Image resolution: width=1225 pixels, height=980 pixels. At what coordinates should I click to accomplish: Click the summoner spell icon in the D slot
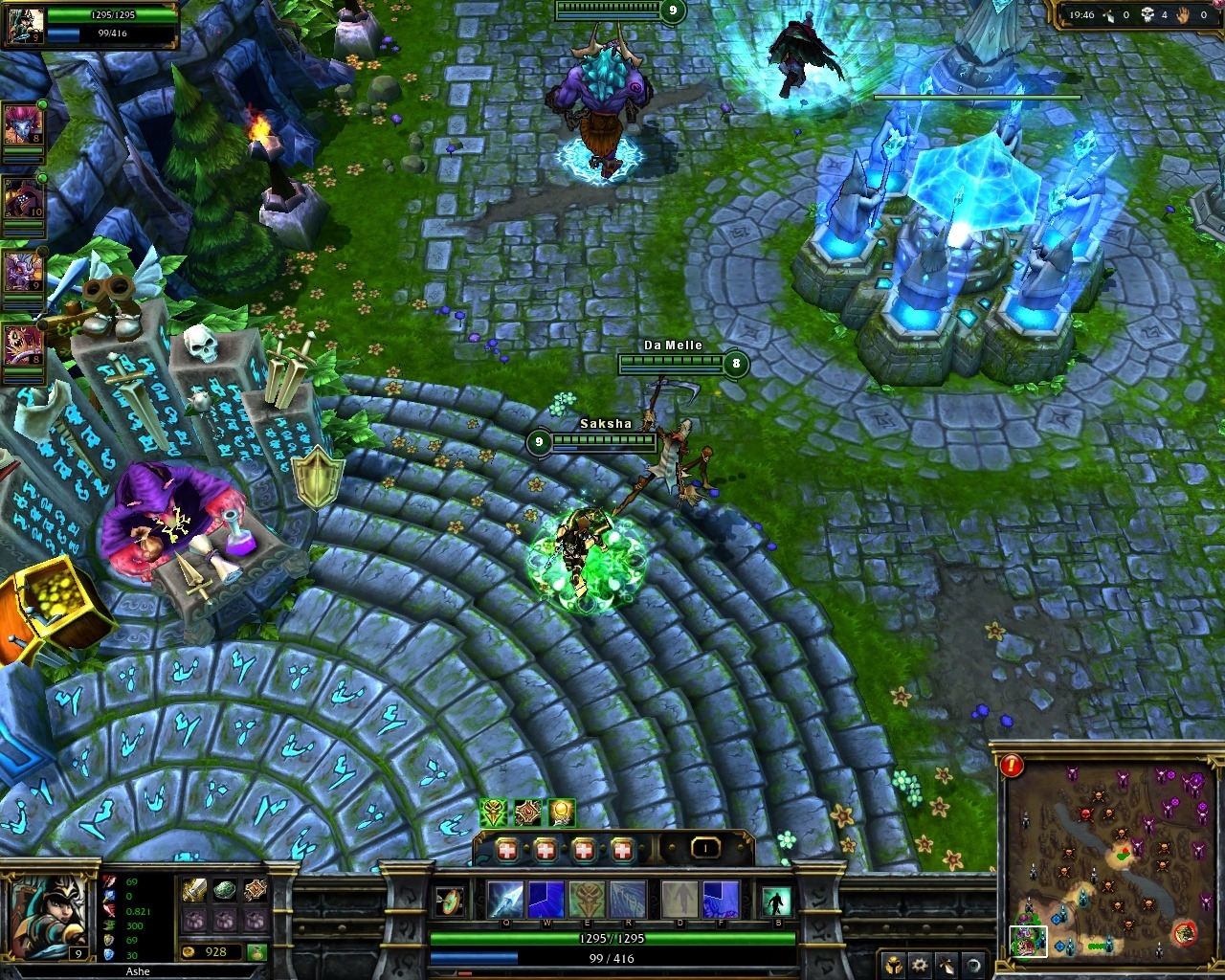(679, 898)
